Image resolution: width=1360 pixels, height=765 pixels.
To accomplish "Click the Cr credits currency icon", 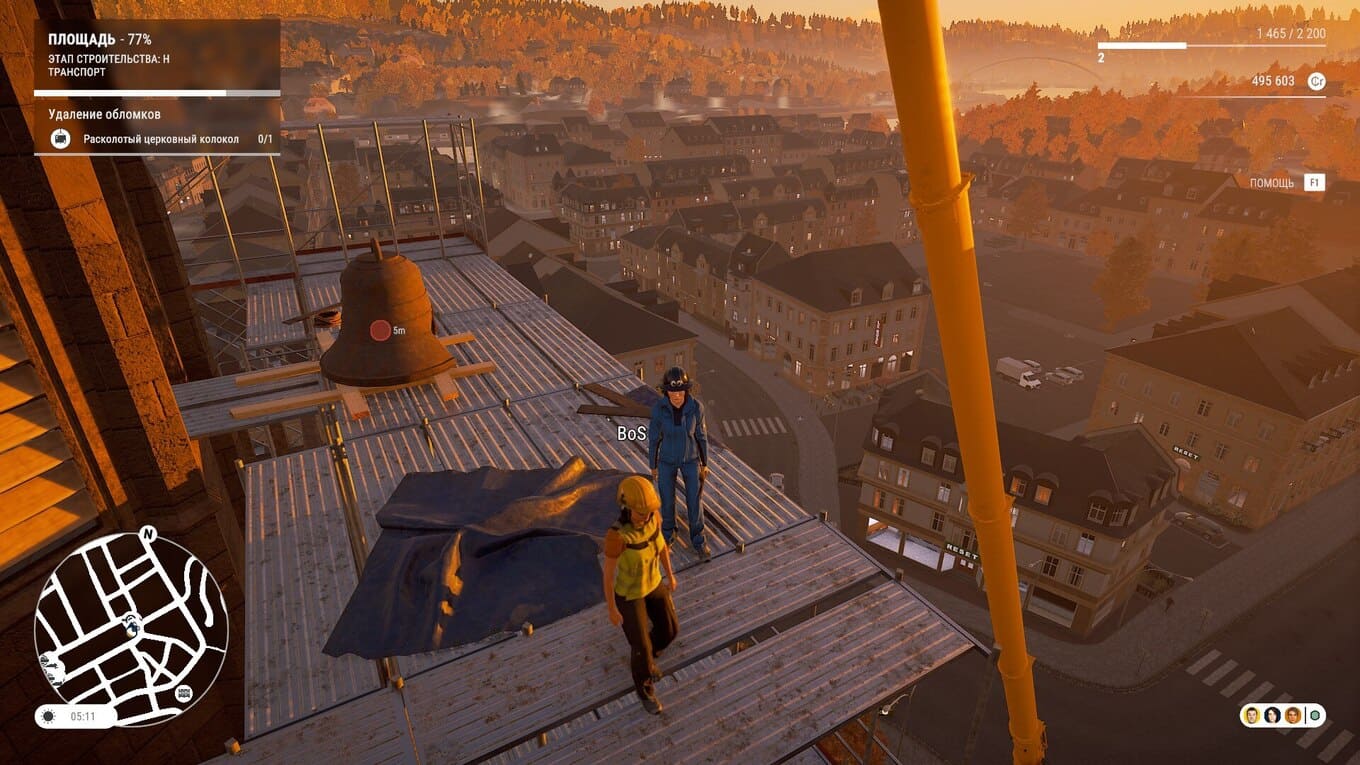I will (x=1316, y=82).
